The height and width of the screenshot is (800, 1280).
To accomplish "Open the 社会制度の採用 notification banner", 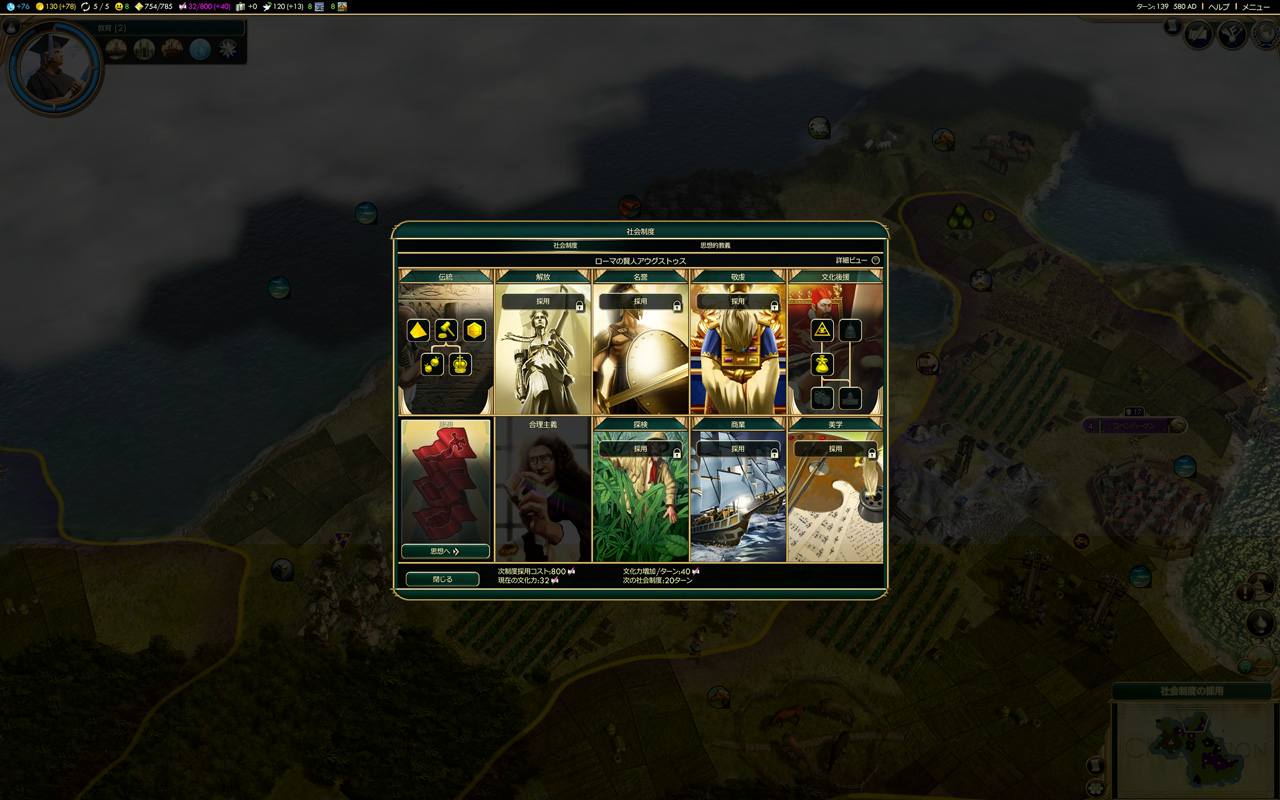I will tap(1191, 691).
